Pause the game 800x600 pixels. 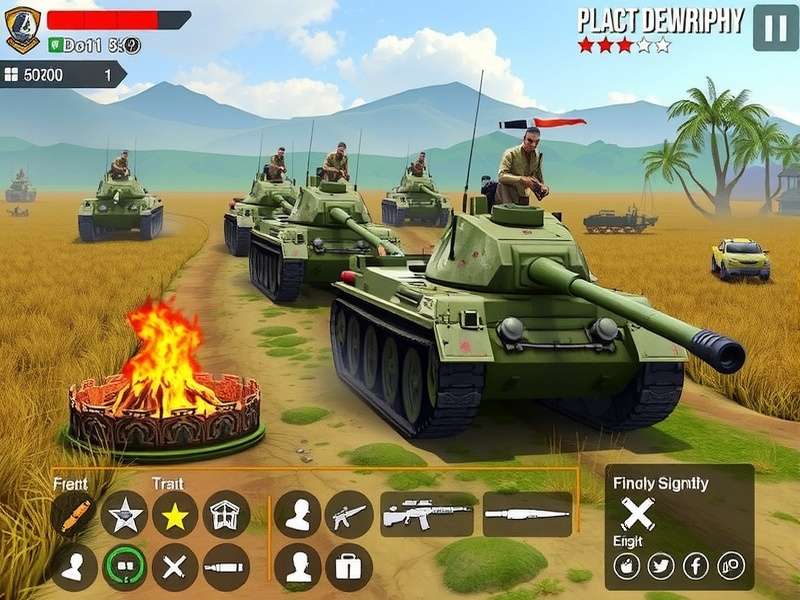pyautogui.click(x=775, y=27)
